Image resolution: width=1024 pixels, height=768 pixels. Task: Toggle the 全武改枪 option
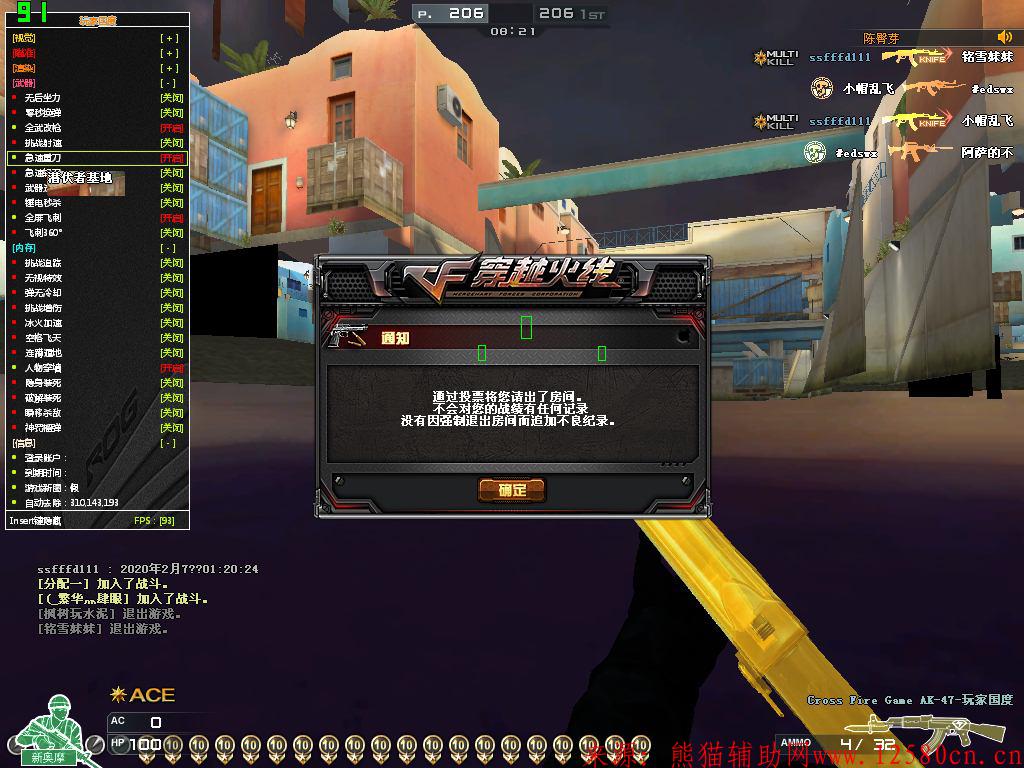point(171,128)
